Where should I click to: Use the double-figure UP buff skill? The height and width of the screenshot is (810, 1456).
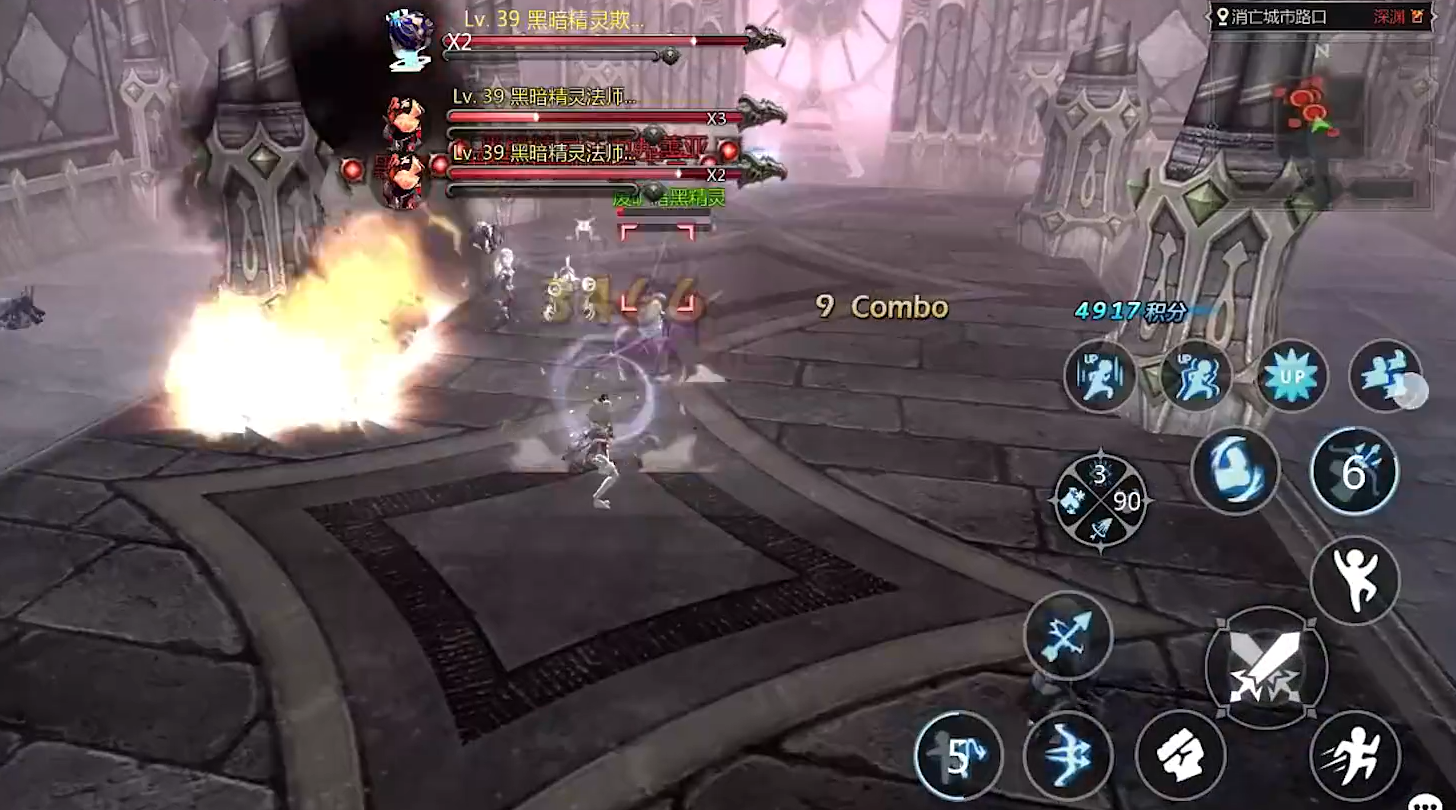[x=1196, y=376]
